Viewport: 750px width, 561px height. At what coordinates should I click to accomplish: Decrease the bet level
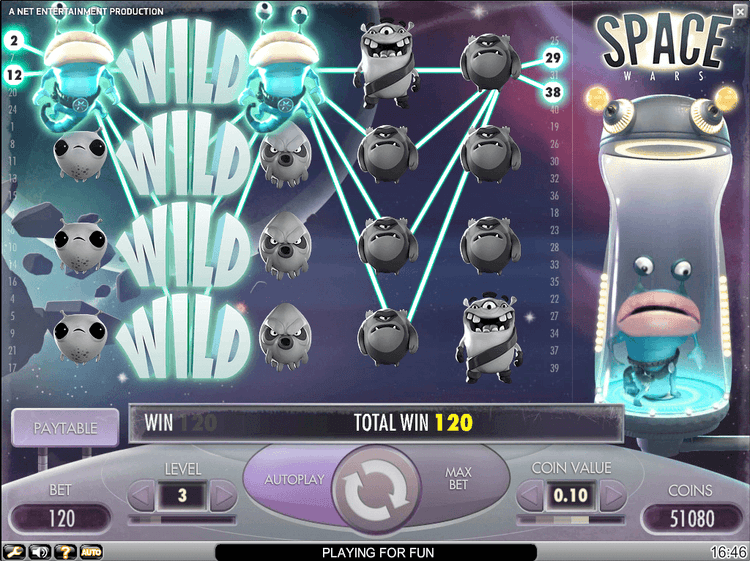(143, 494)
